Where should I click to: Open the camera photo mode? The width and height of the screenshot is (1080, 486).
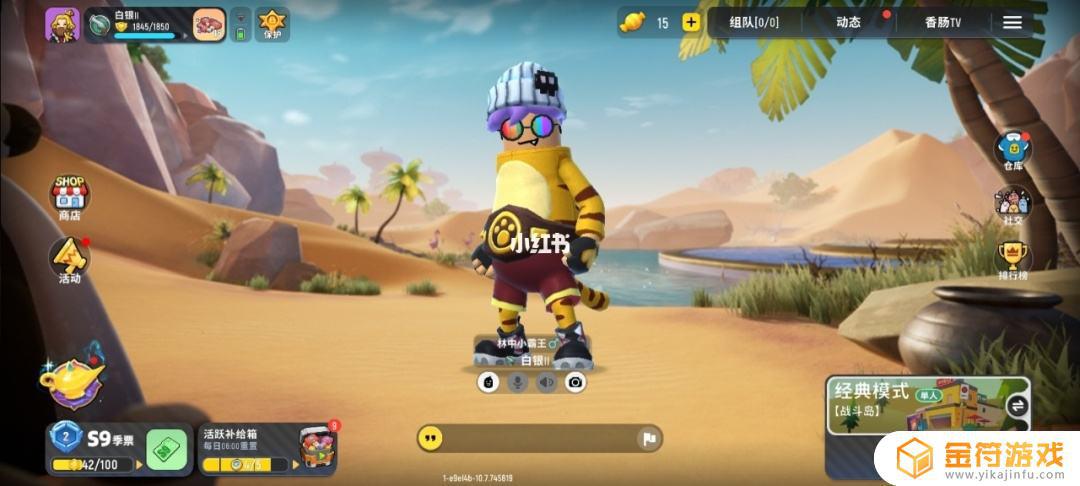pyautogui.click(x=575, y=381)
